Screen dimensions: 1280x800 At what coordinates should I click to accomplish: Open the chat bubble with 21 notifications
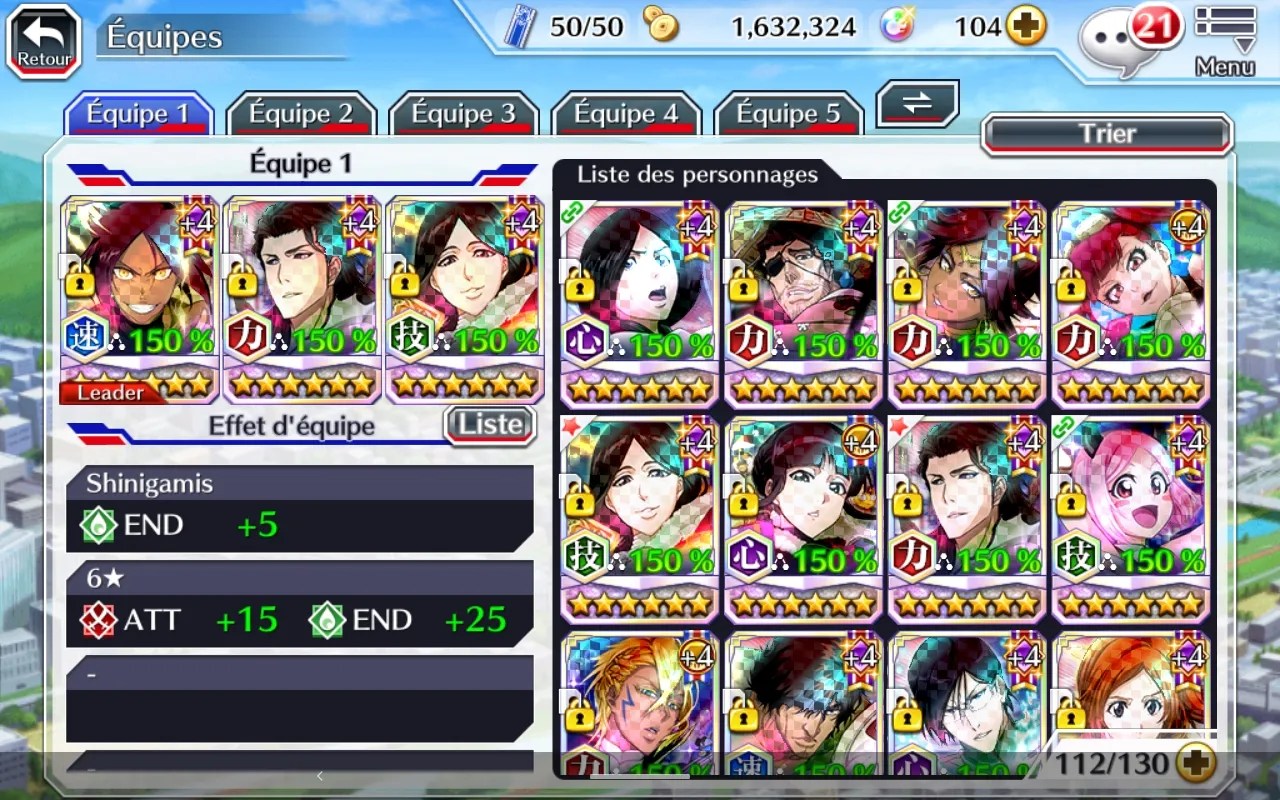click(1123, 42)
